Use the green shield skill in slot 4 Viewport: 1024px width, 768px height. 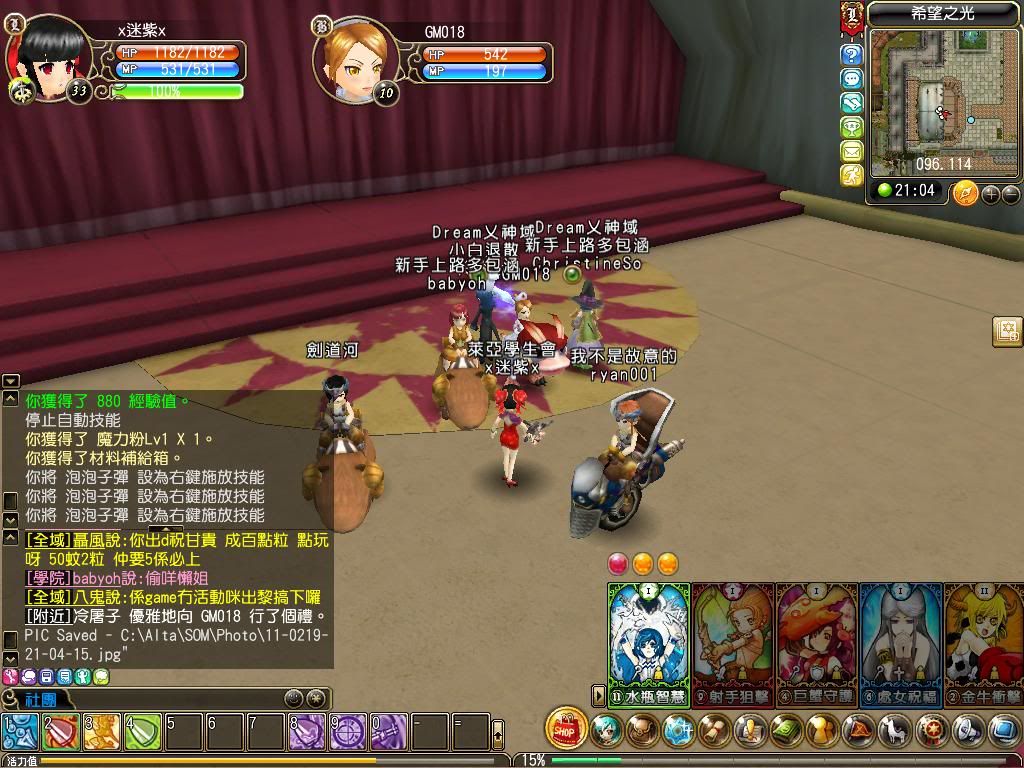(143, 733)
